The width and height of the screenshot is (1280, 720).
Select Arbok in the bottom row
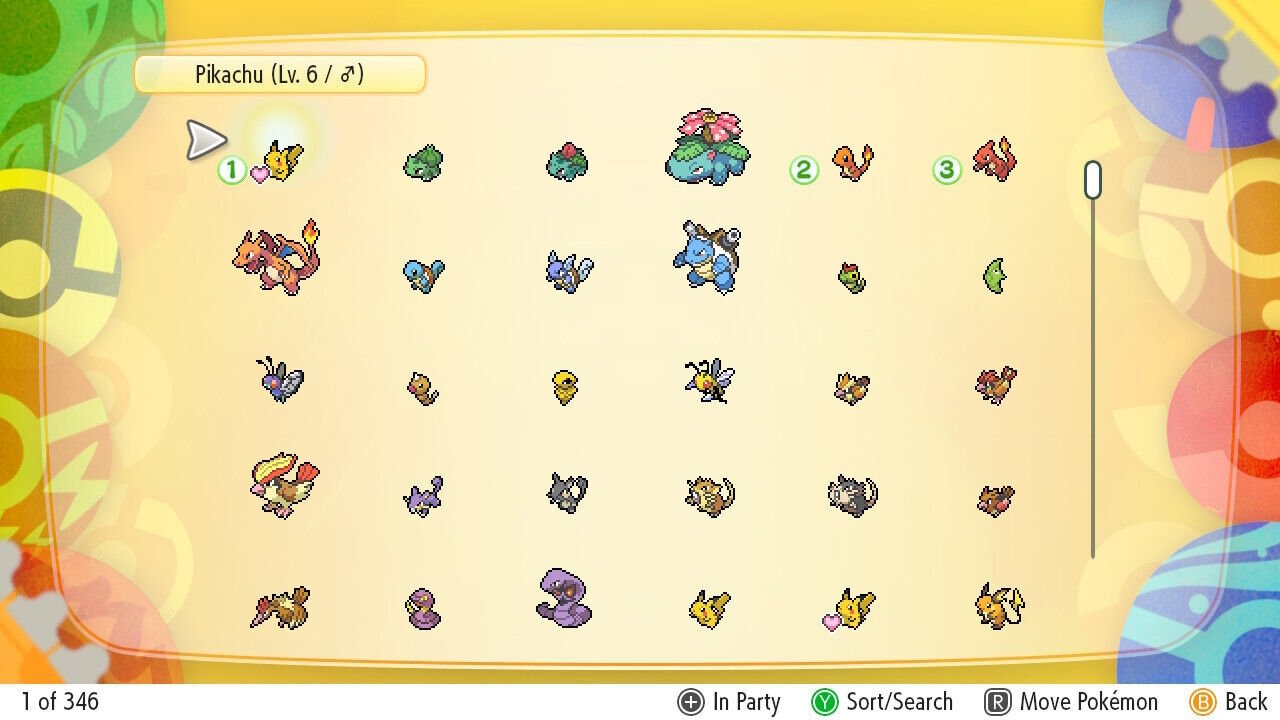(565, 600)
